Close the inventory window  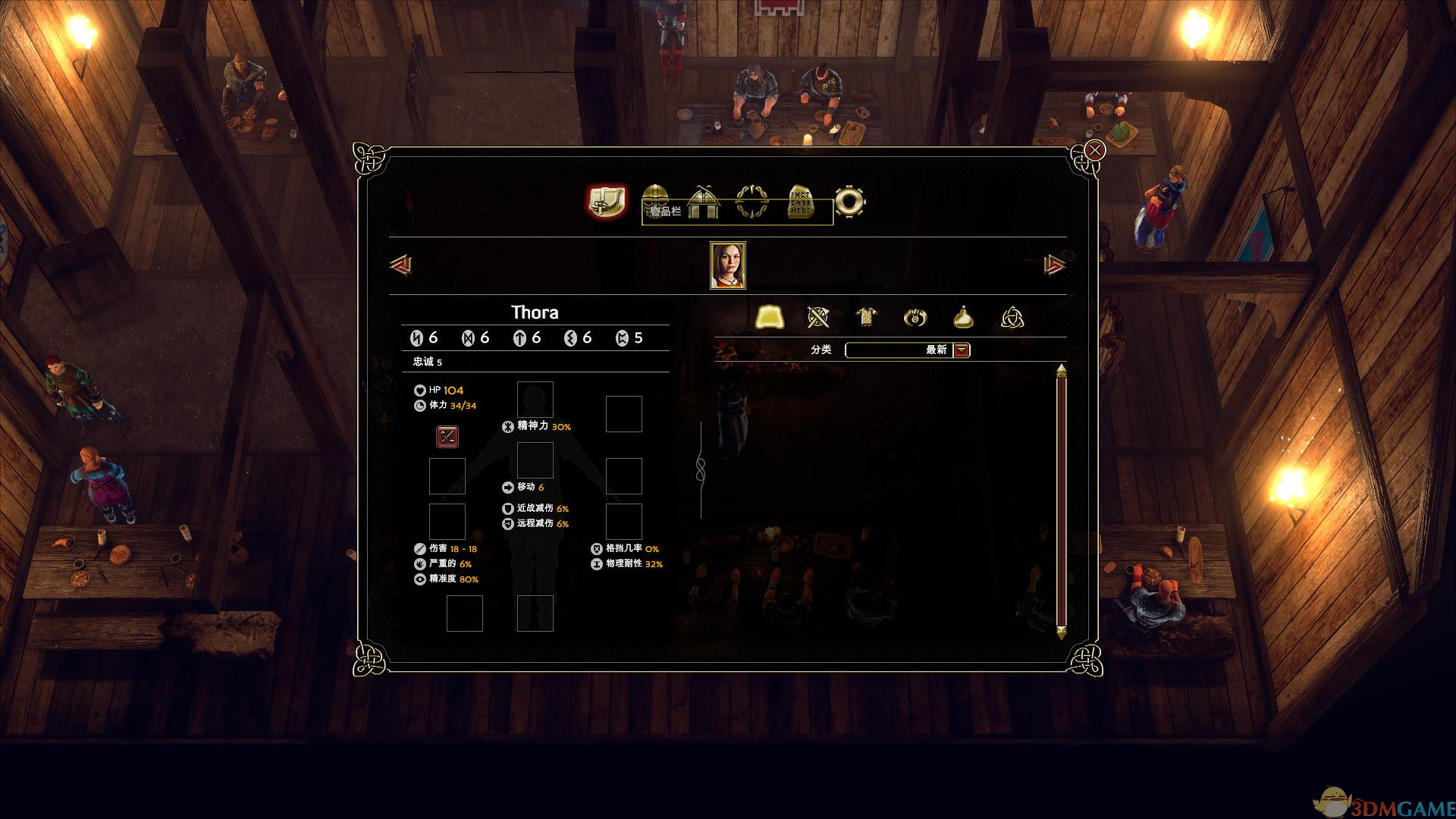(x=1094, y=150)
